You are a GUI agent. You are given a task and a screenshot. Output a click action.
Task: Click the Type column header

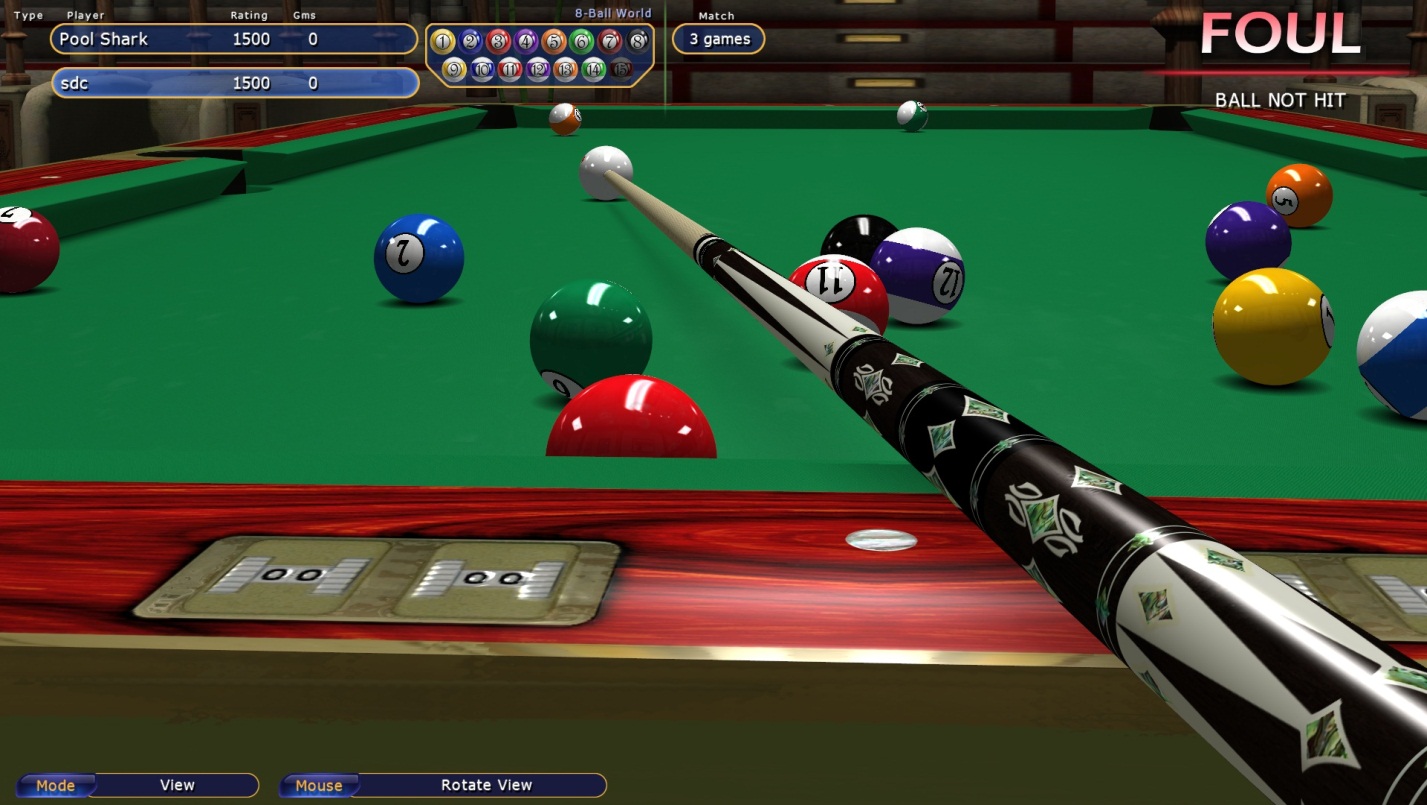pos(28,14)
